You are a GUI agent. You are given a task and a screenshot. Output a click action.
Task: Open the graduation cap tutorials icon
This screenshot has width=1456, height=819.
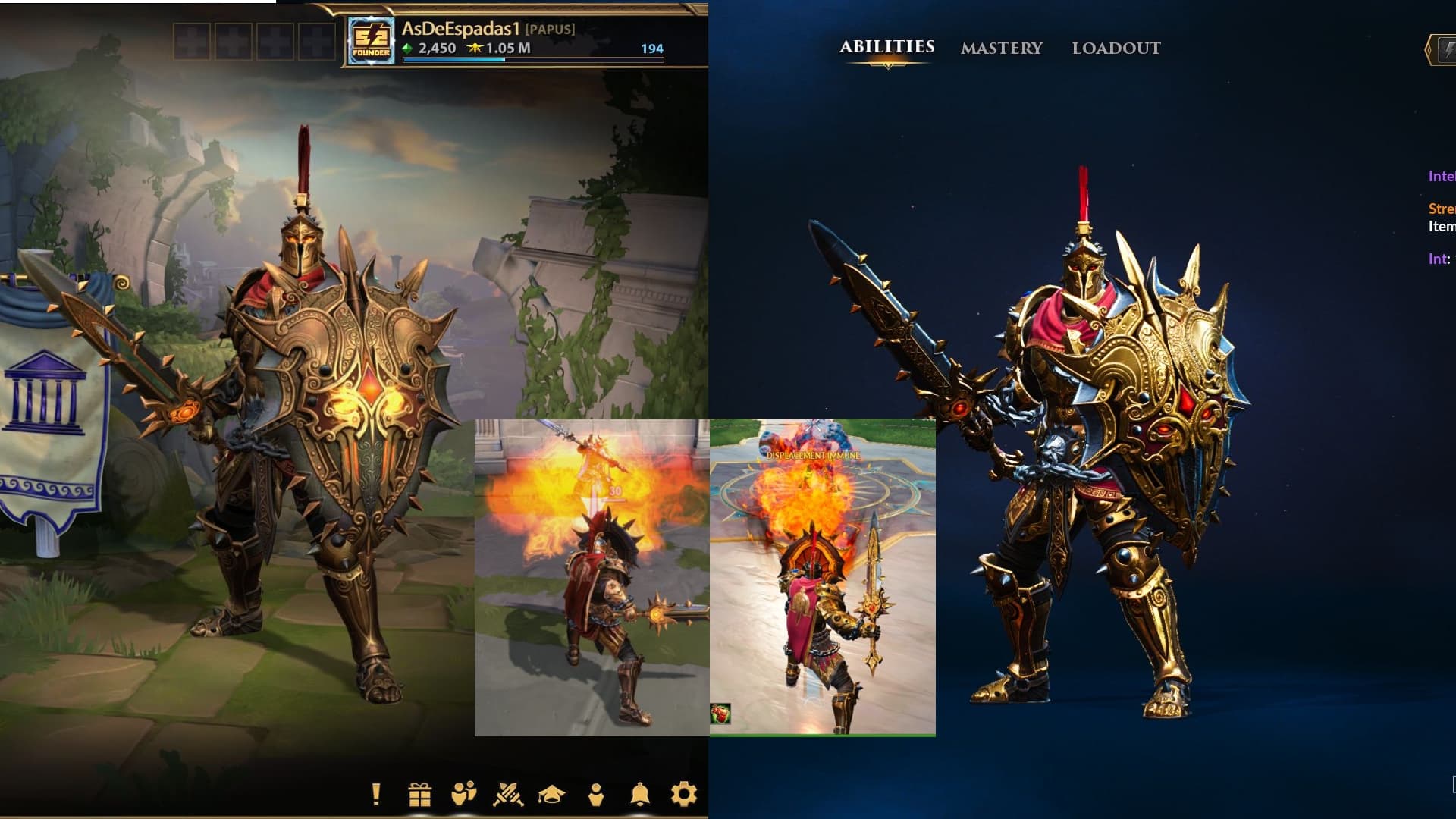tap(552, 794)
